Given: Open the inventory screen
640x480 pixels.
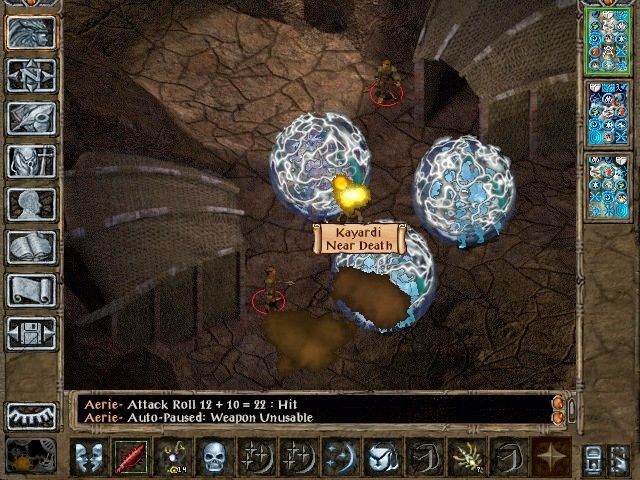Looking at the screenshot, I should [x=31, y=161].
